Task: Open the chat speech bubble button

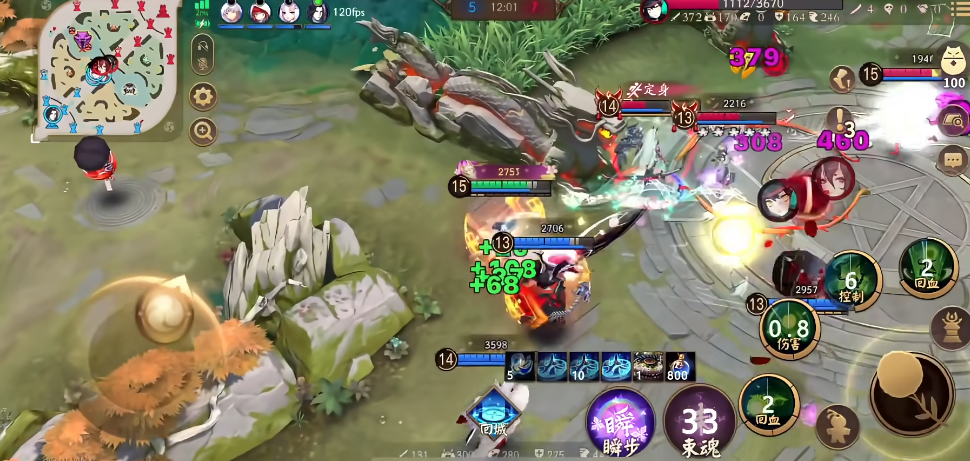Action: coord(953,158)
